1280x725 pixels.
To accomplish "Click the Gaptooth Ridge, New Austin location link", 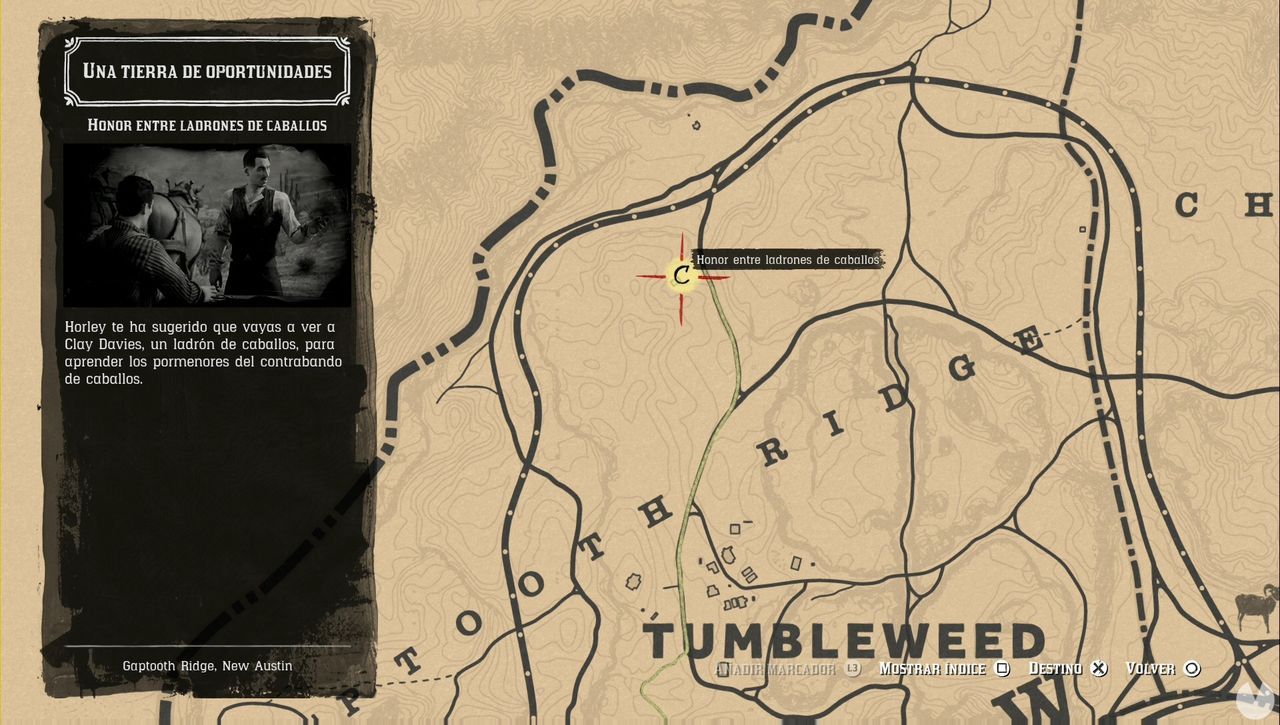I will [206, 665].
